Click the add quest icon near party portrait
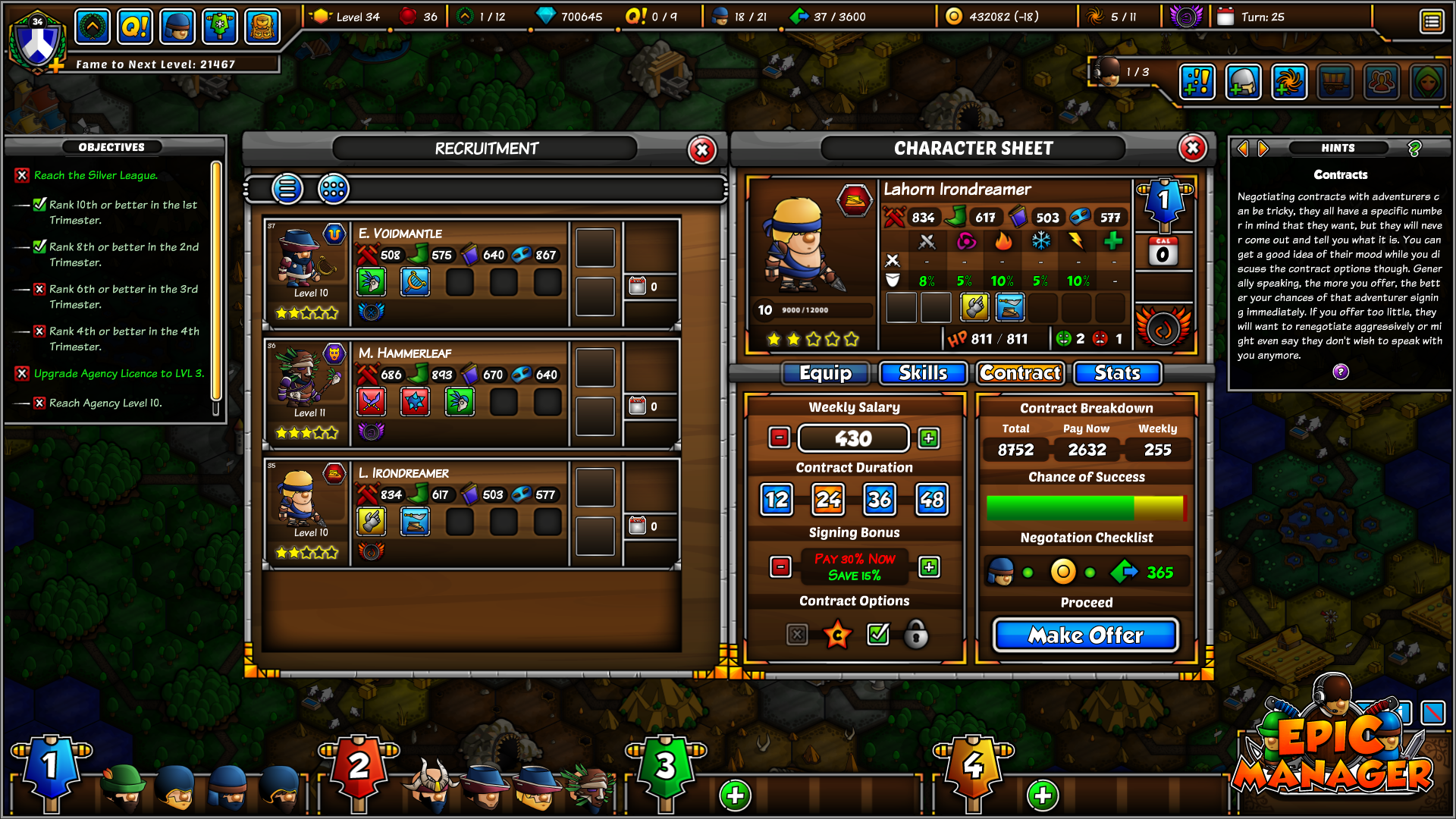 (x=1198, y=82)
